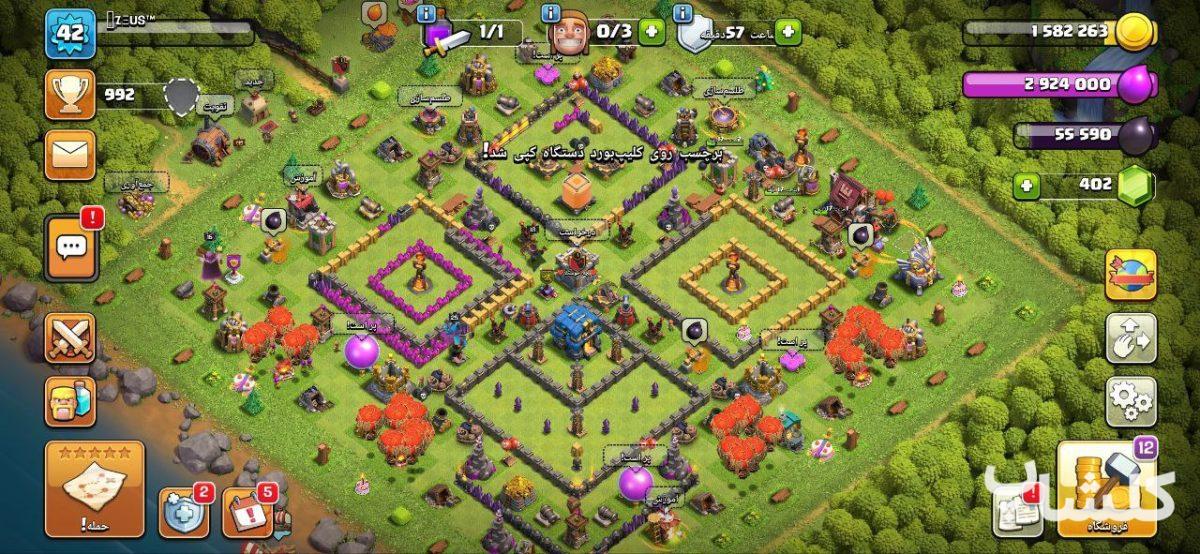Show info for the shield timer
The height and width of the screenshot is (554, 1200).
click(x=683, y=13)
